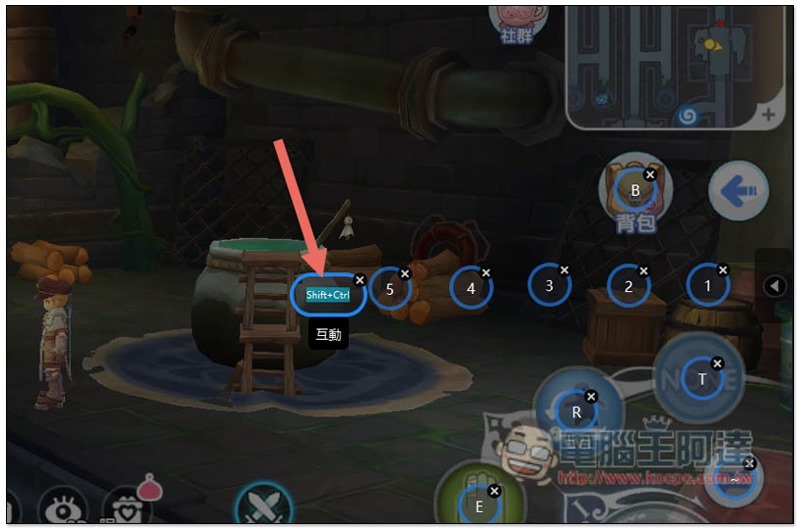Image resolution: width=800 pixels, height=530 pixels.
Task: Zoom the minimap with the plus button
Action: tap(768, 115)
